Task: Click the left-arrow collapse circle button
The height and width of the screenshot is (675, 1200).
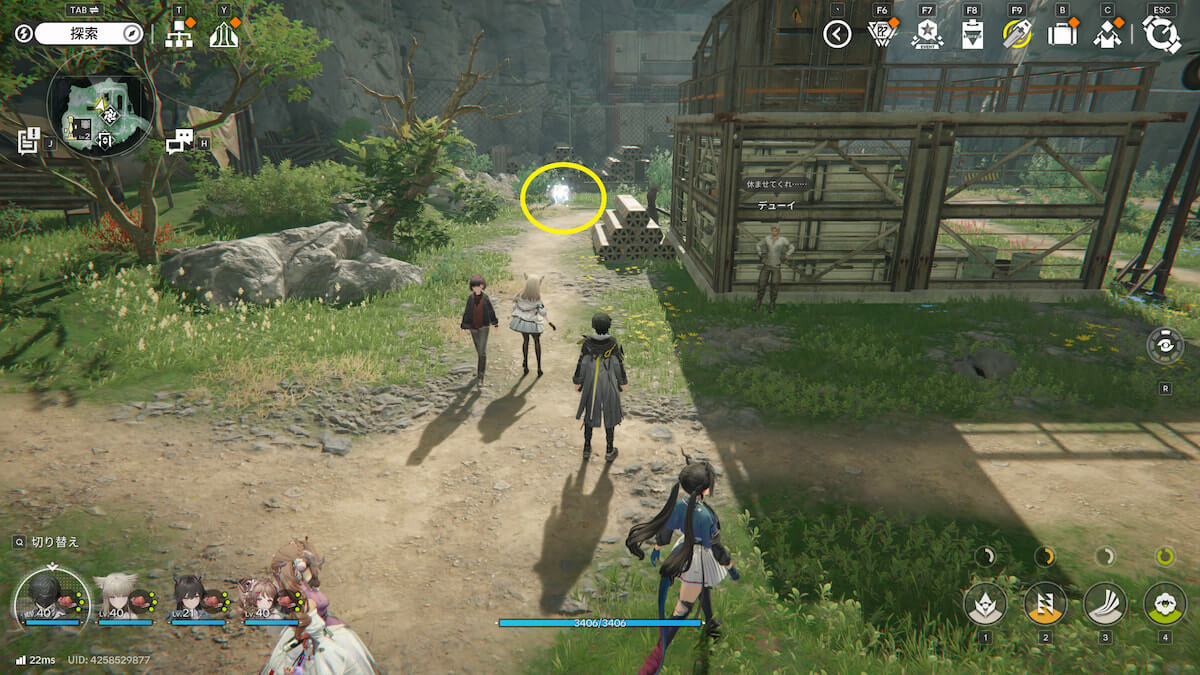Action: coord(837,35)
